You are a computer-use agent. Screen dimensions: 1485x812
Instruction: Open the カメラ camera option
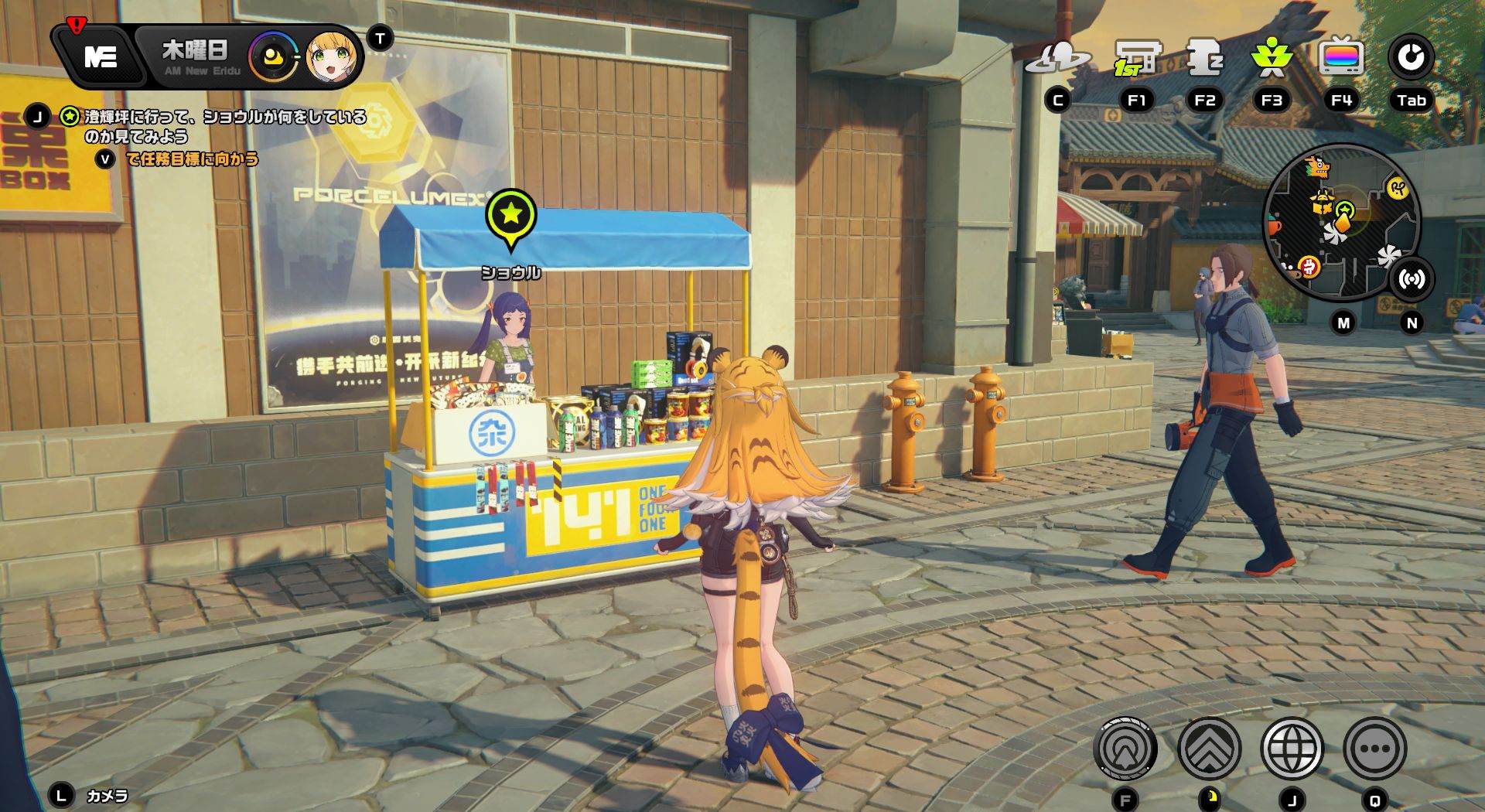(107, 796)
